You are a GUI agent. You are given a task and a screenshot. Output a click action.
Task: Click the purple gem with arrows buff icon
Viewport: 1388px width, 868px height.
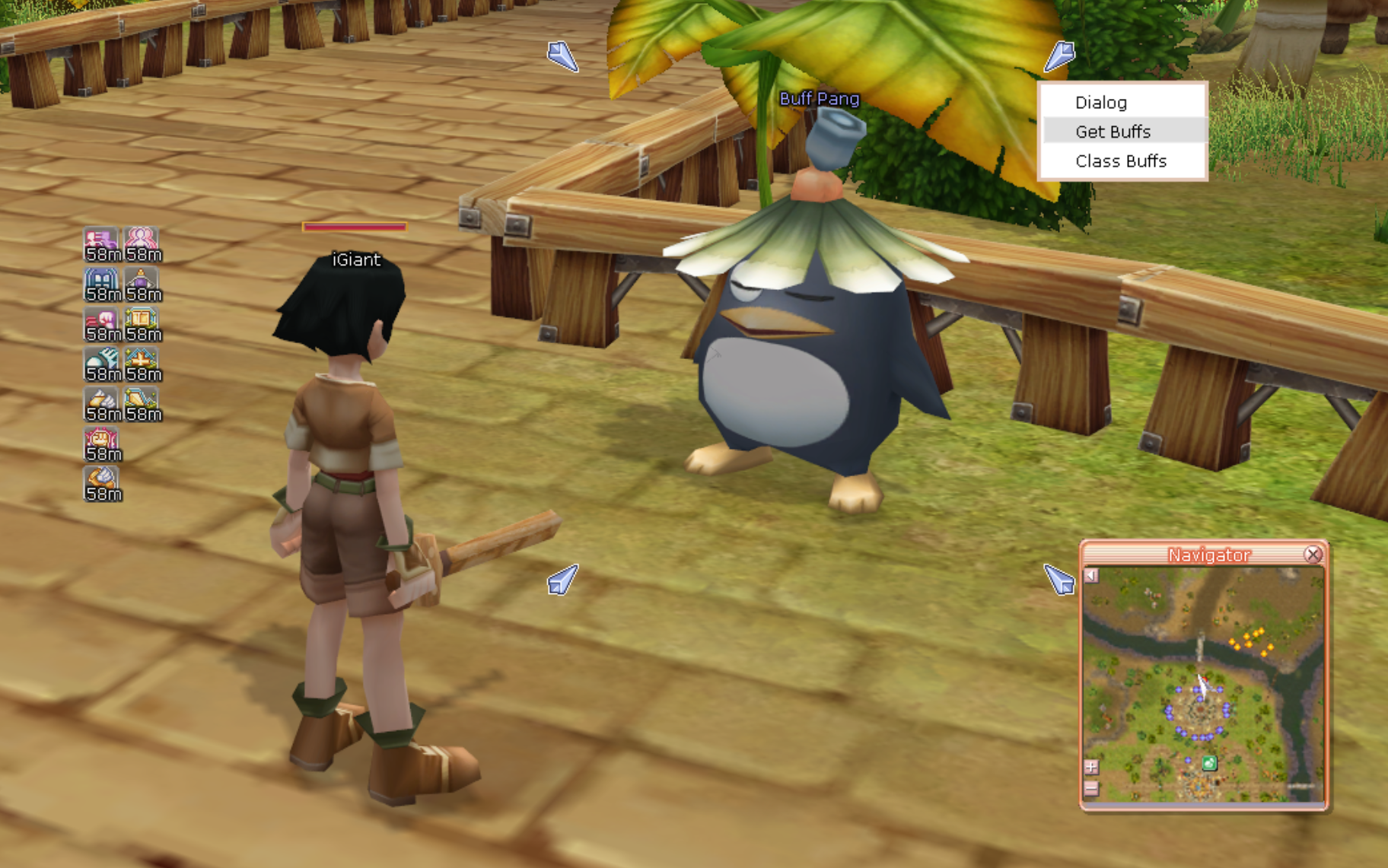(x=142, y=281)
